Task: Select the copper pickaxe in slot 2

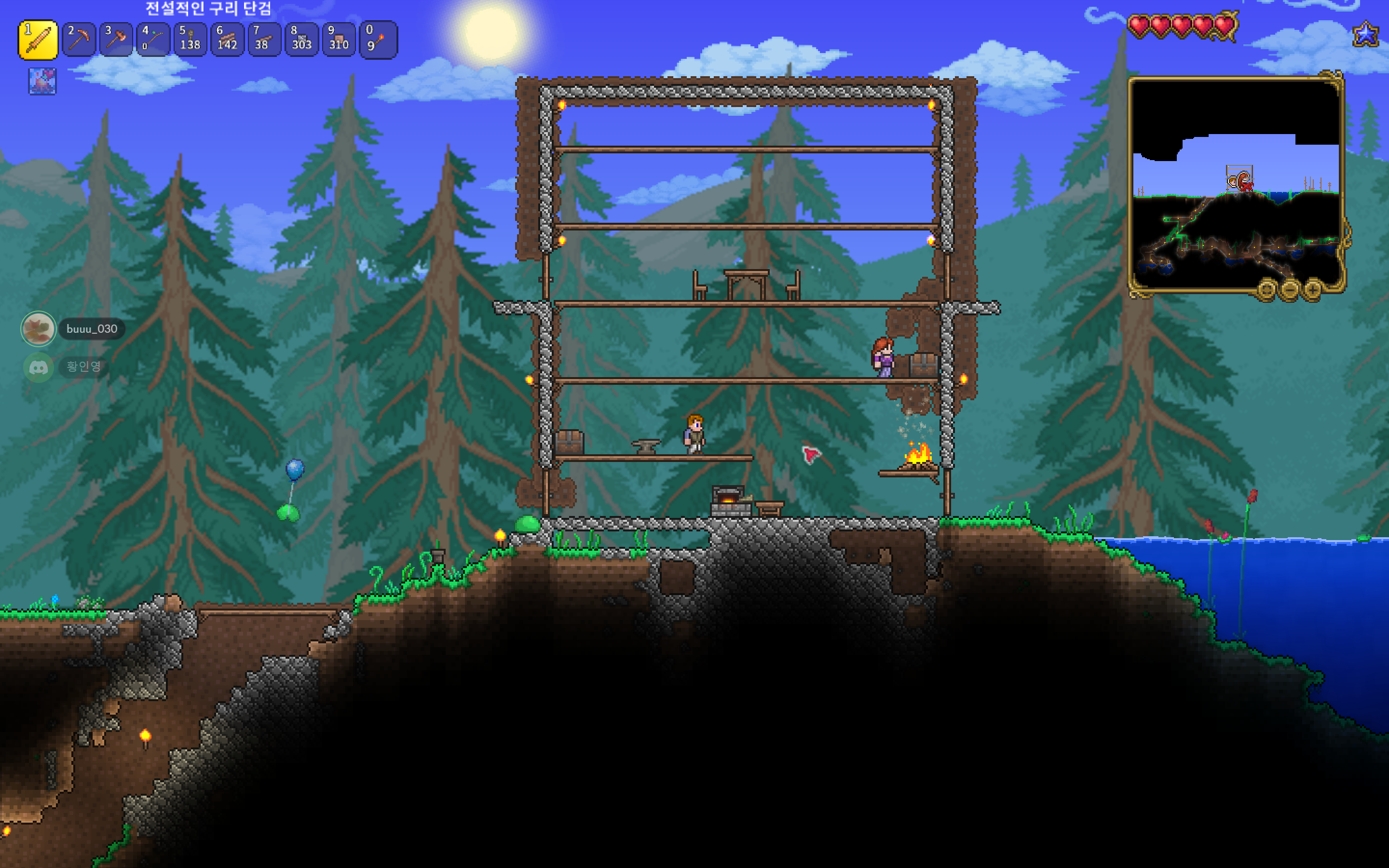Action: [x=79, y=40]
